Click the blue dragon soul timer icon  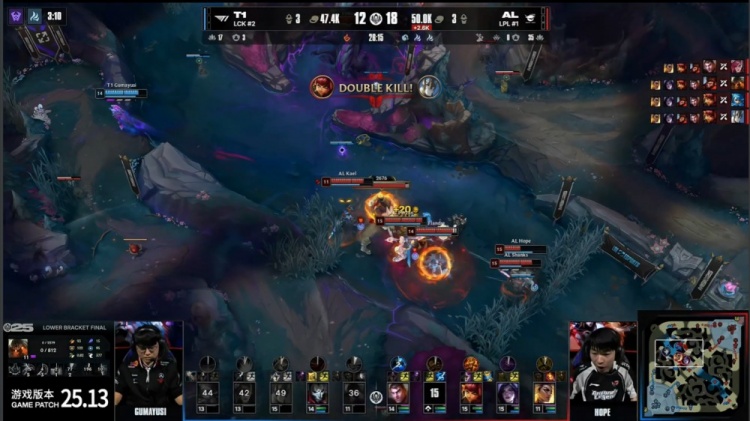click(34, 16)
